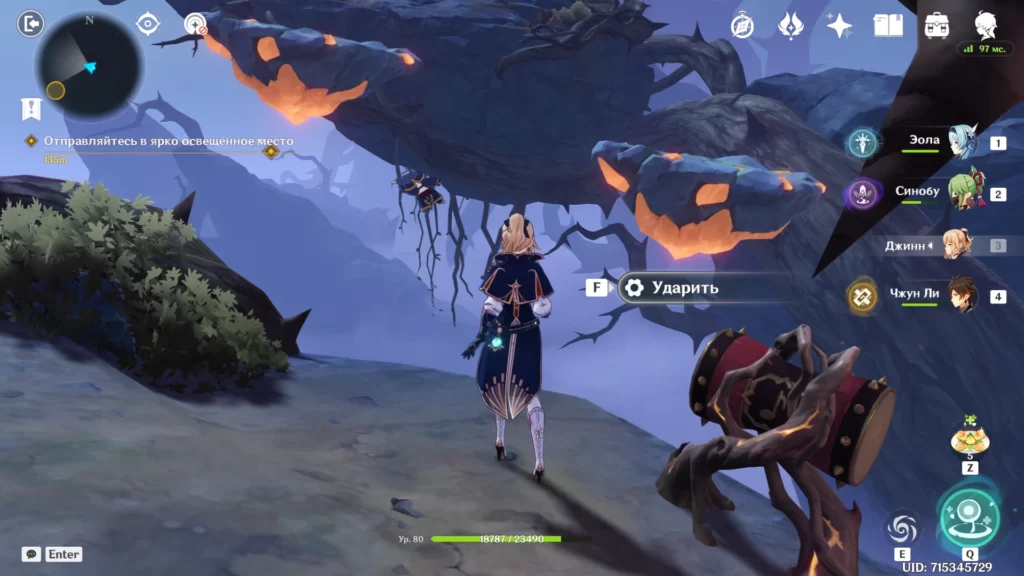Open the Wish menu icon
The height and width of the screenshot is (576, 1024).
pos(791,26)
